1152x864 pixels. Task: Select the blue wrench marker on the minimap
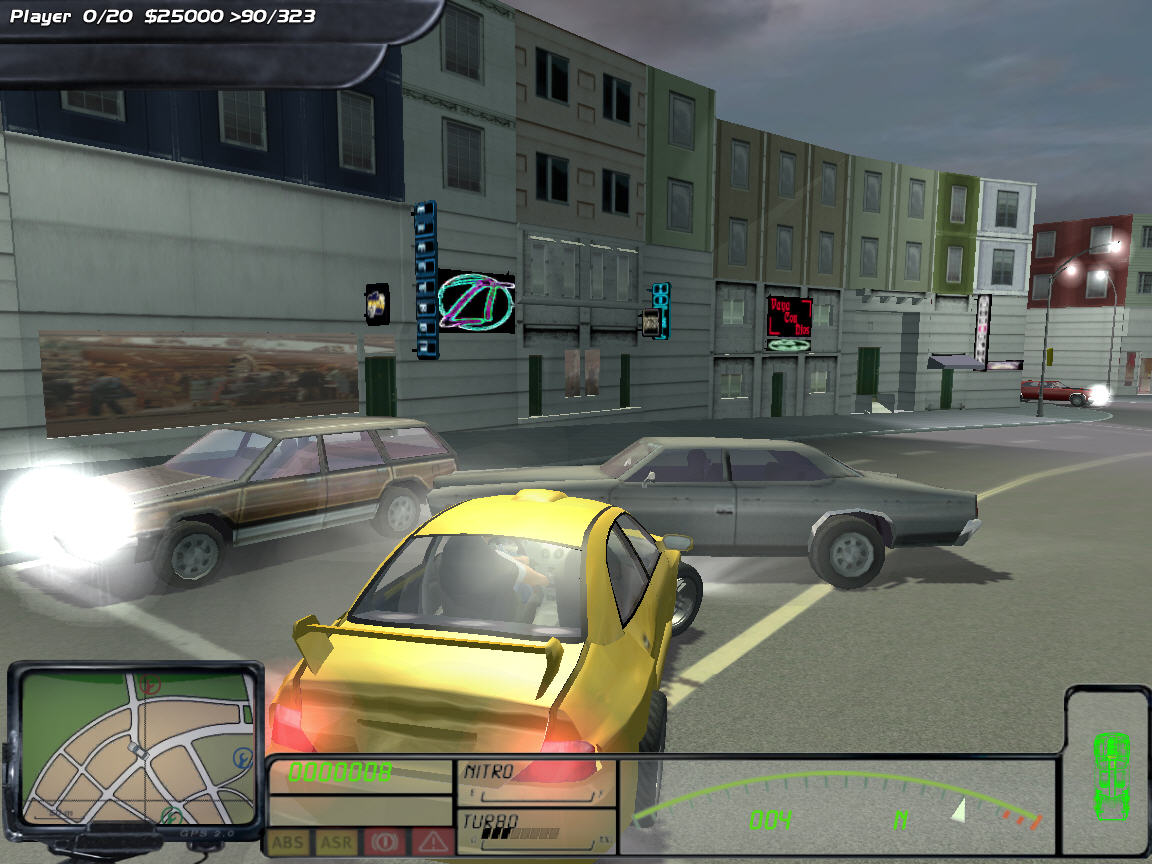point(241,759)
